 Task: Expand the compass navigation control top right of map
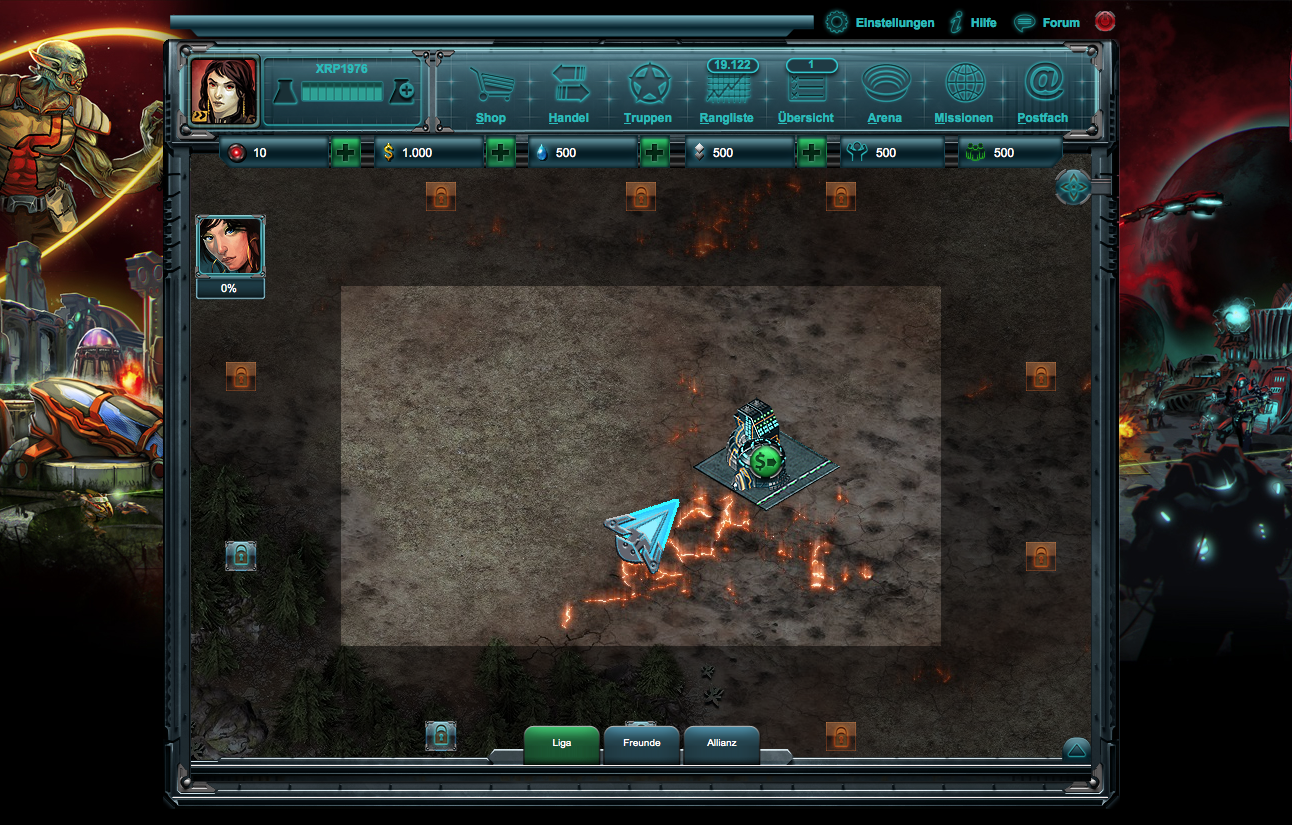point(1073,187)
